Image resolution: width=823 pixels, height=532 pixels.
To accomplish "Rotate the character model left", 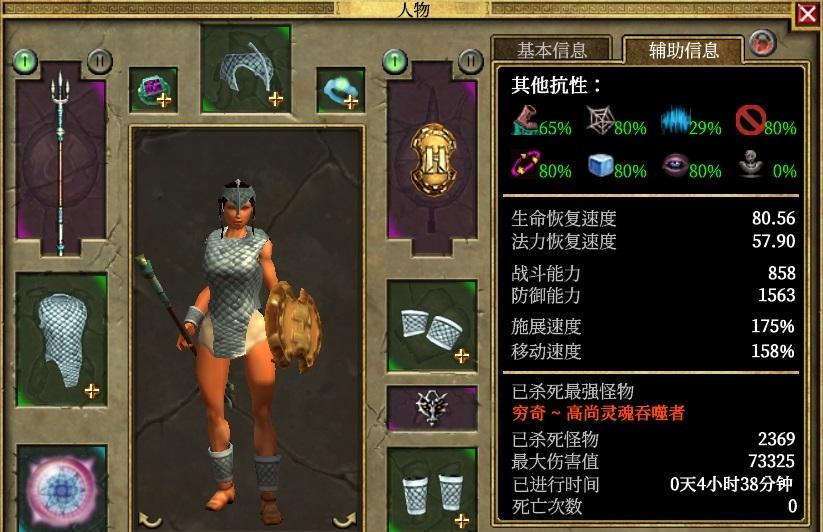I will (x=150, y=518).
